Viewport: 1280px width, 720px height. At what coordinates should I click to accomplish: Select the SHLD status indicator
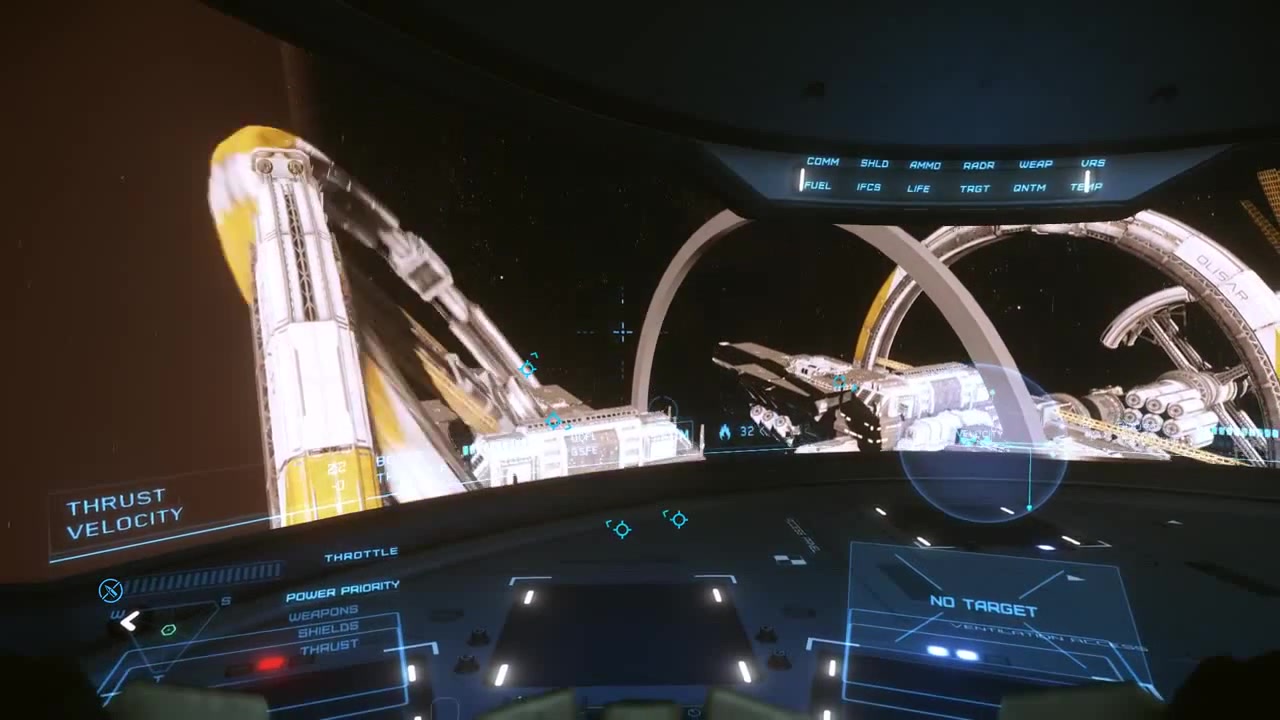coord(874,163)
